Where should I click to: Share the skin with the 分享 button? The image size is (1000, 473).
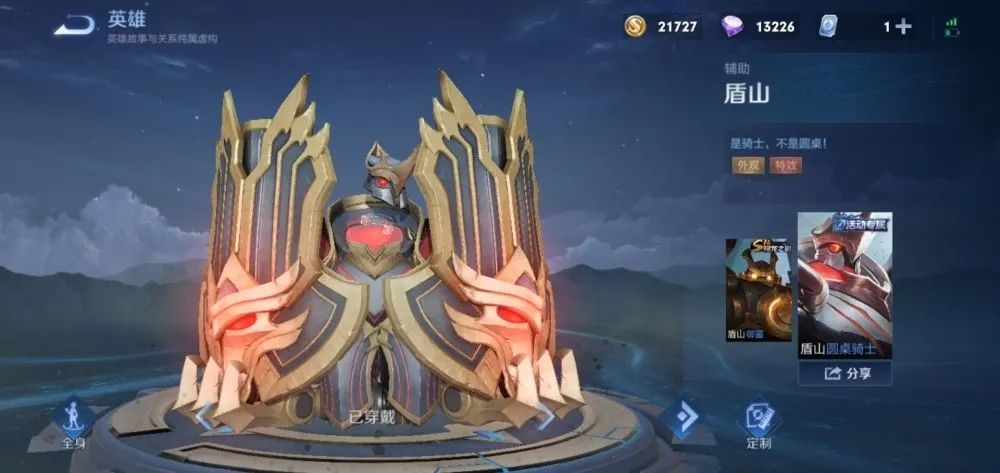pyautogui.click(x=844, y=373)
